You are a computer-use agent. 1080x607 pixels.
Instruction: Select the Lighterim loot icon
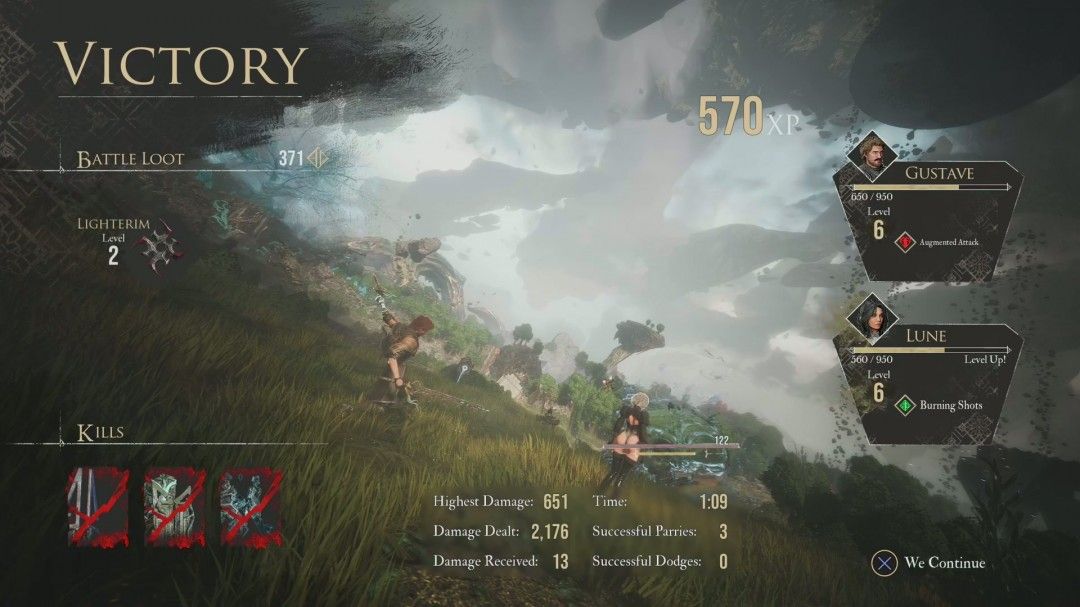[157, 247]
